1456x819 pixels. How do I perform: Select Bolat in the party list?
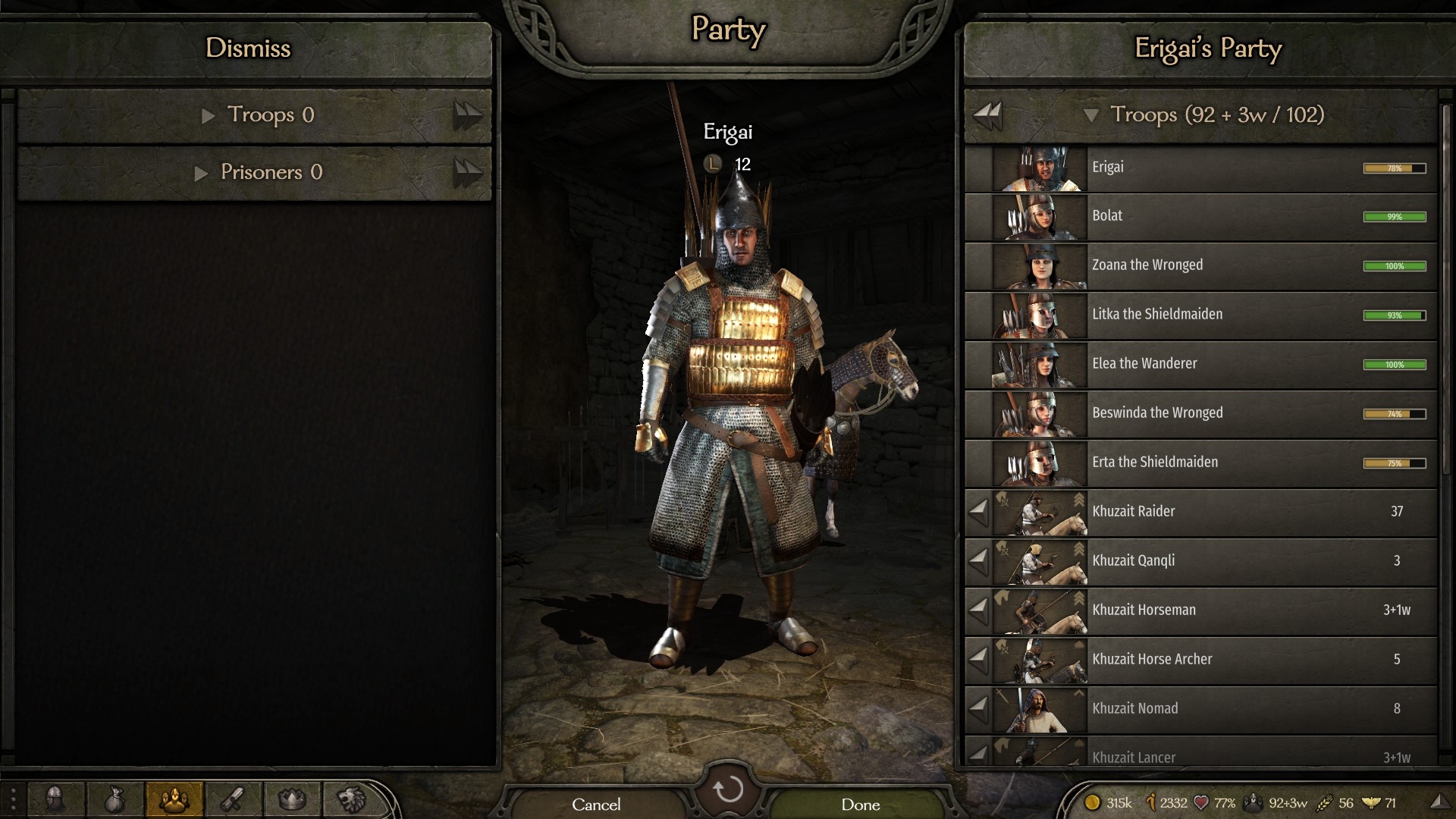(x=1213, y=216)
